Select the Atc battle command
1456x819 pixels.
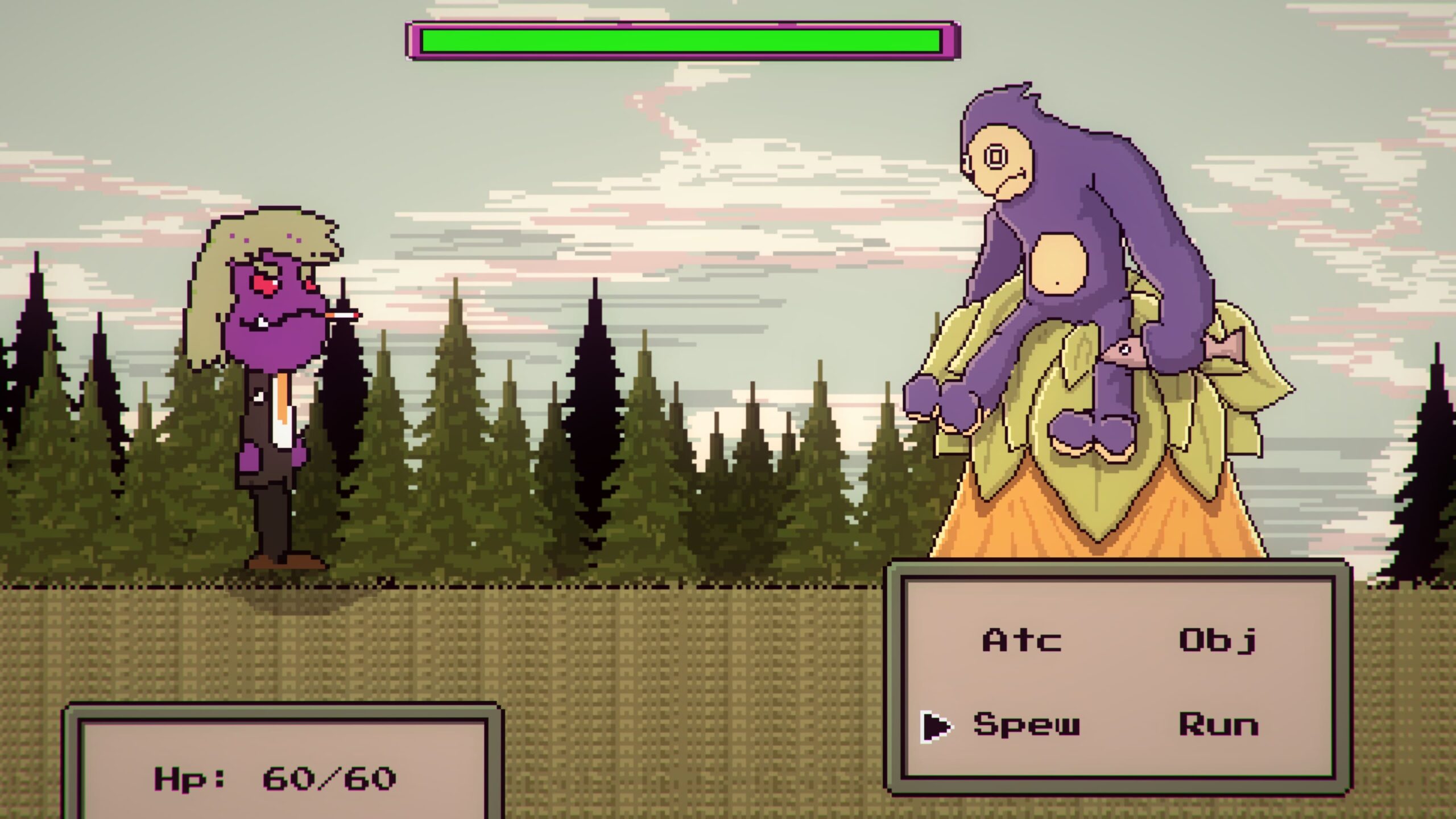click(1022, 640)
